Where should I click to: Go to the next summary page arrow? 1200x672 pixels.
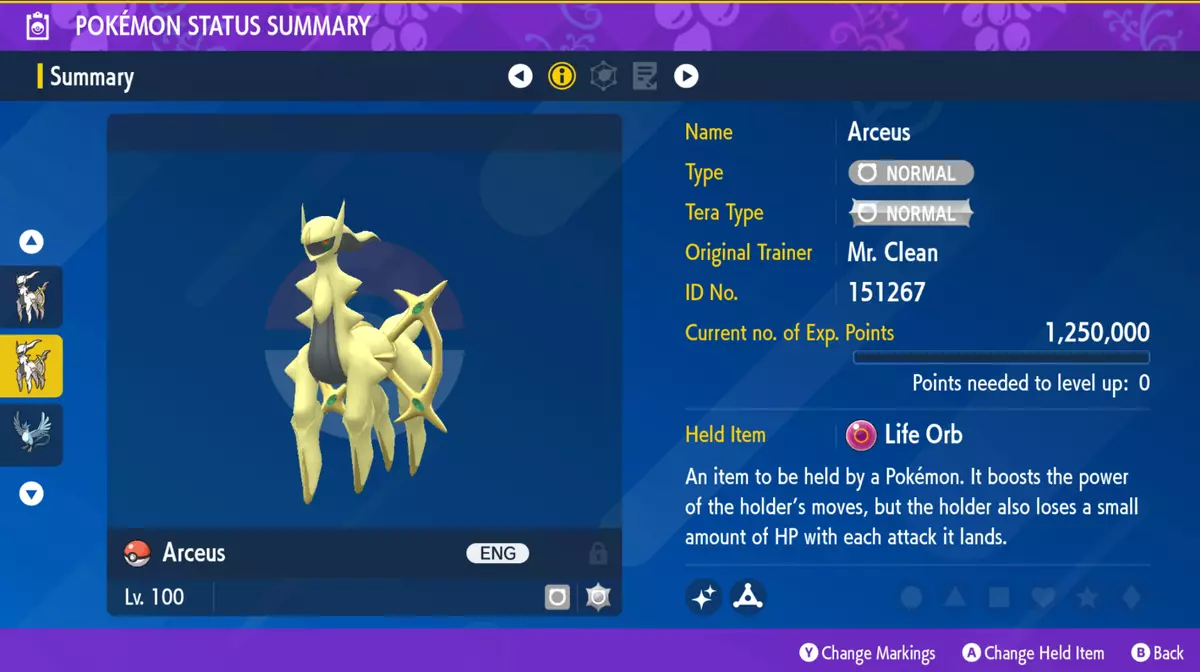coord(686,76)
